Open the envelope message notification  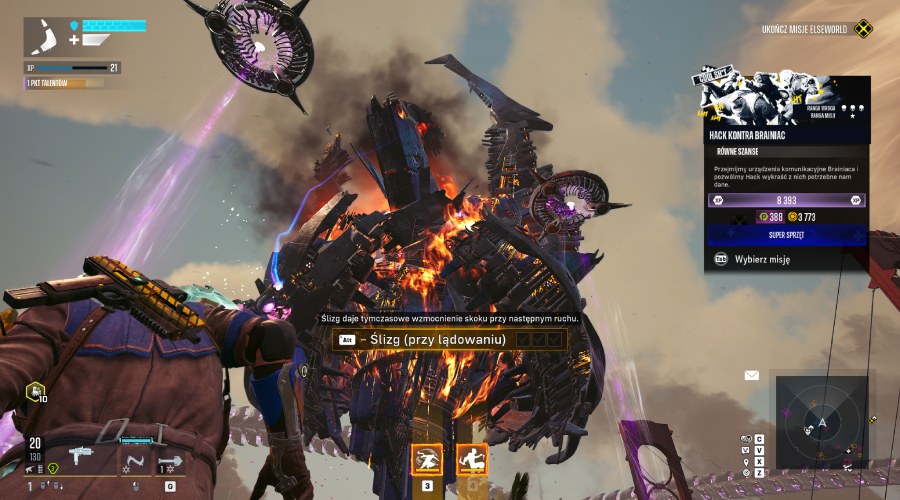click(751, 376)
